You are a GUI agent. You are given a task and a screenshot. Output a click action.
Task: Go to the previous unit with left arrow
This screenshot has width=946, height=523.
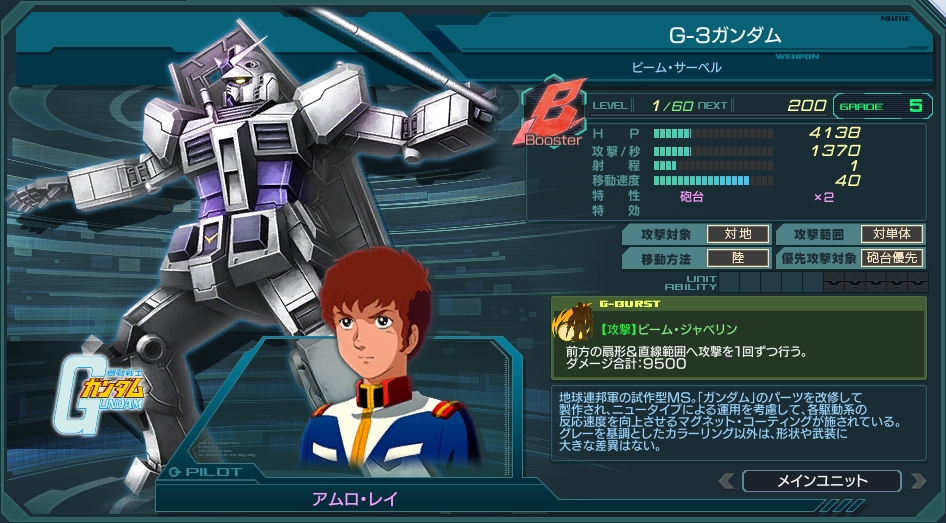point(727,482)
